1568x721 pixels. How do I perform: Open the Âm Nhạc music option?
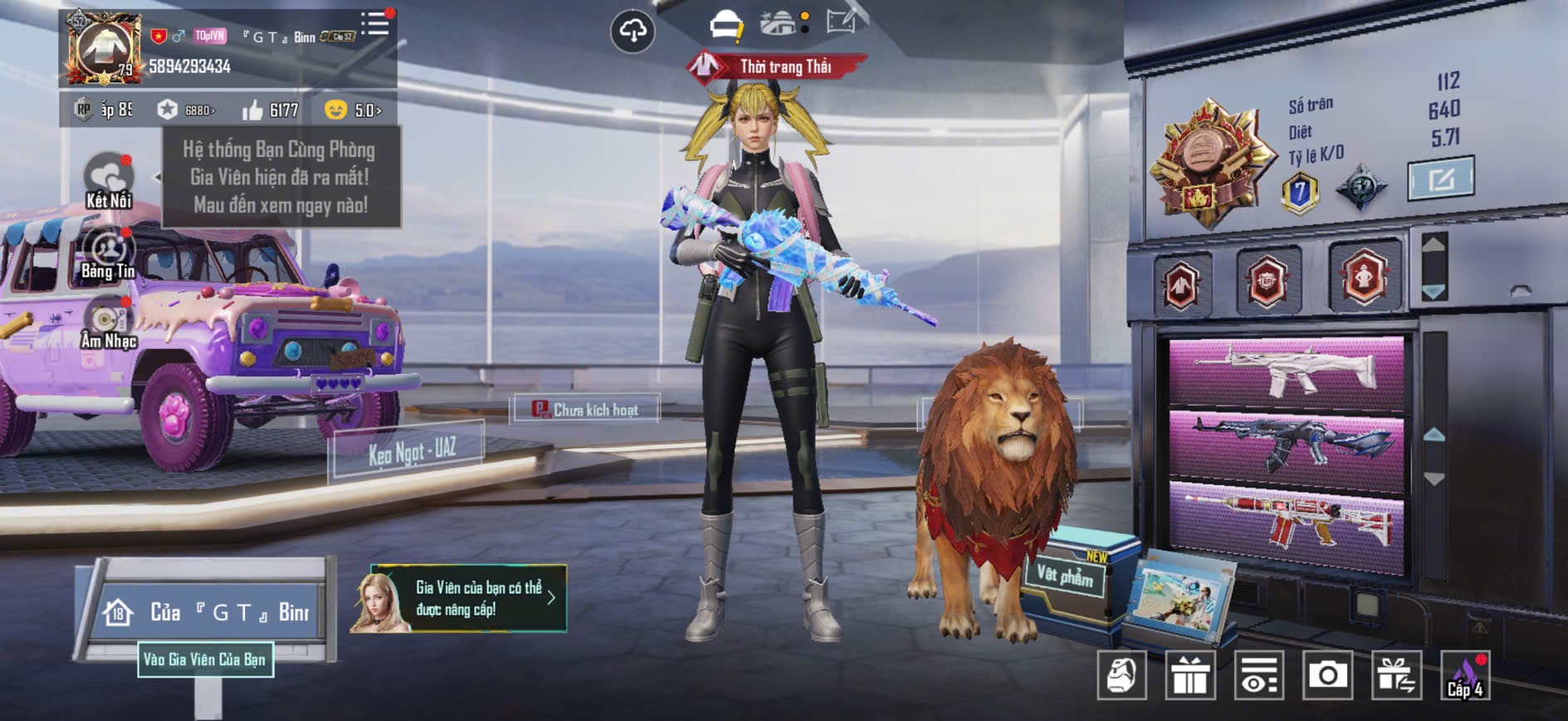(x=108, y=324)
